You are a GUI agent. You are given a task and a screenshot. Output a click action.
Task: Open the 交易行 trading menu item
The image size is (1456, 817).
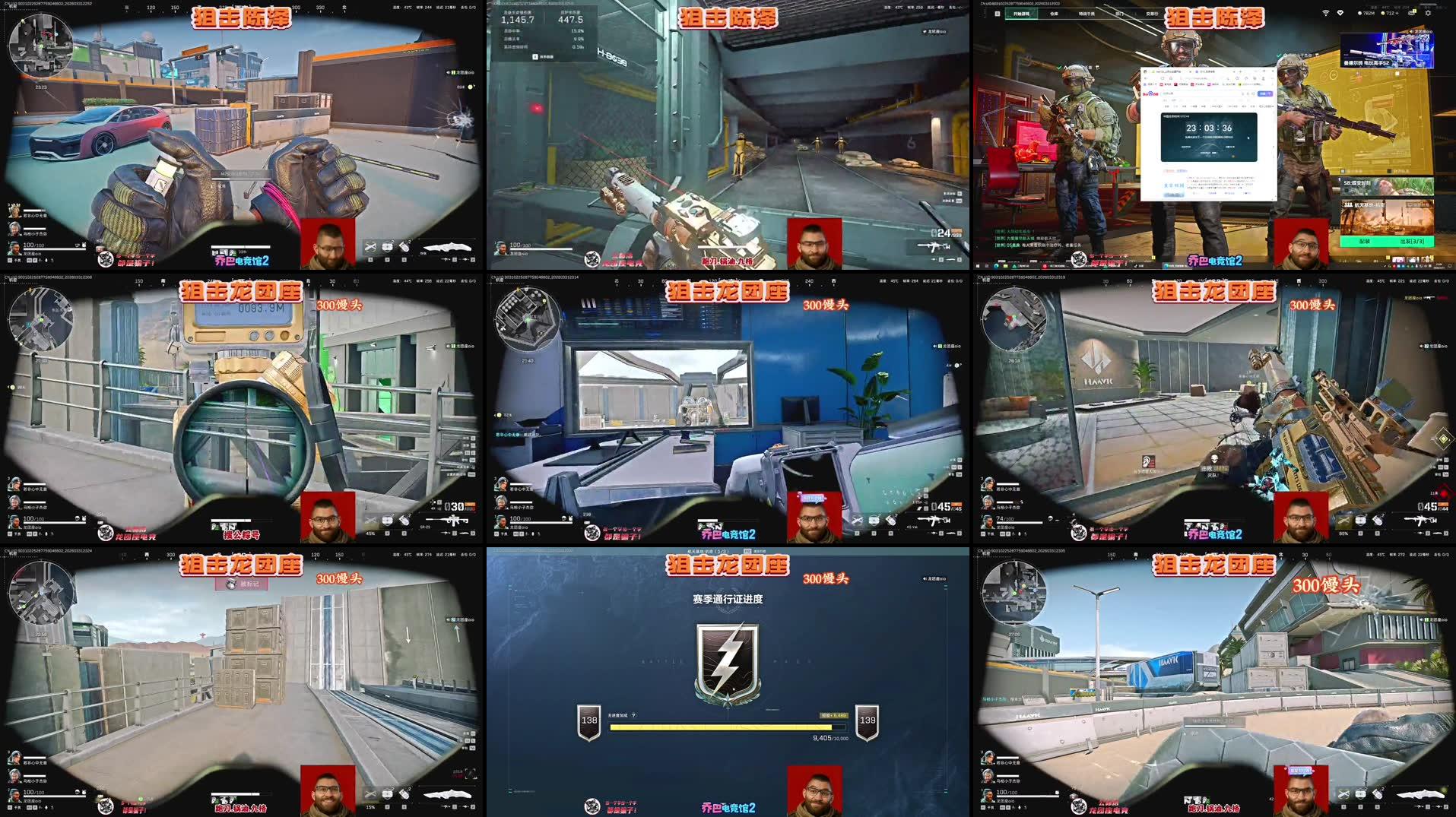pyautogui.click(x=1153, y=13)
